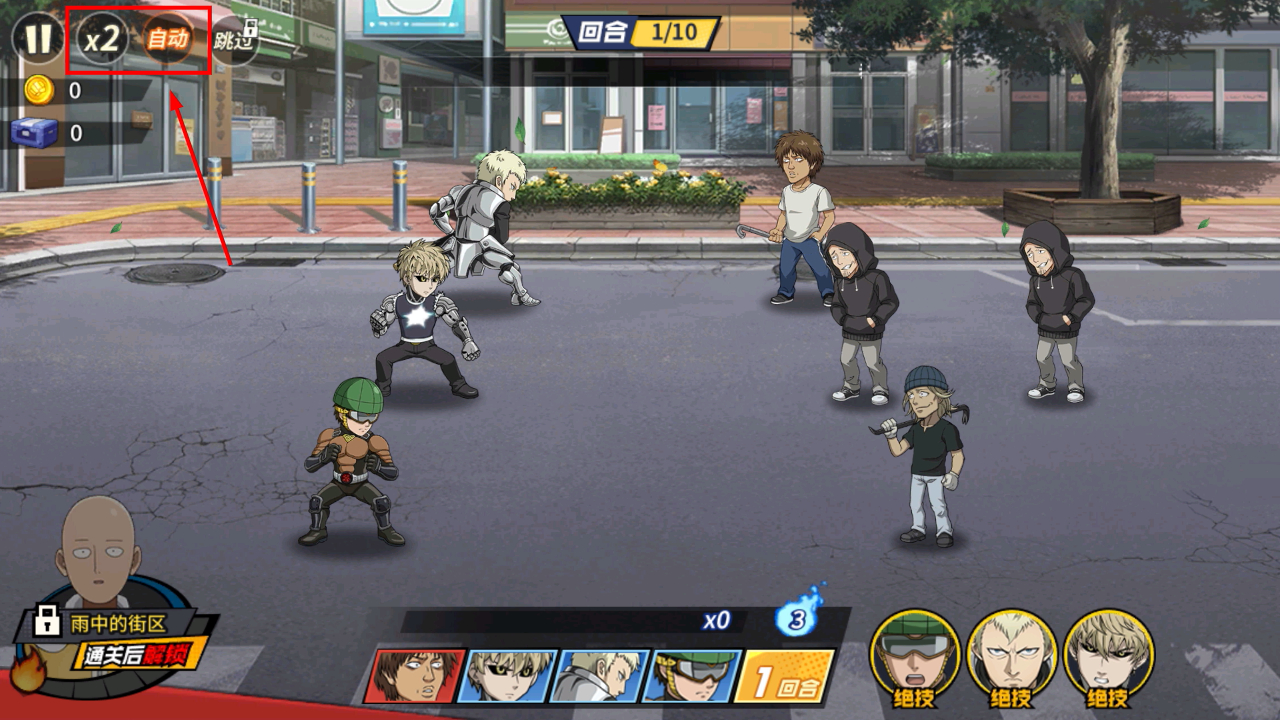Toggle the x2 battle speed
The height and width of the screenshot is (720, 1280).
(x=102, y=40)
